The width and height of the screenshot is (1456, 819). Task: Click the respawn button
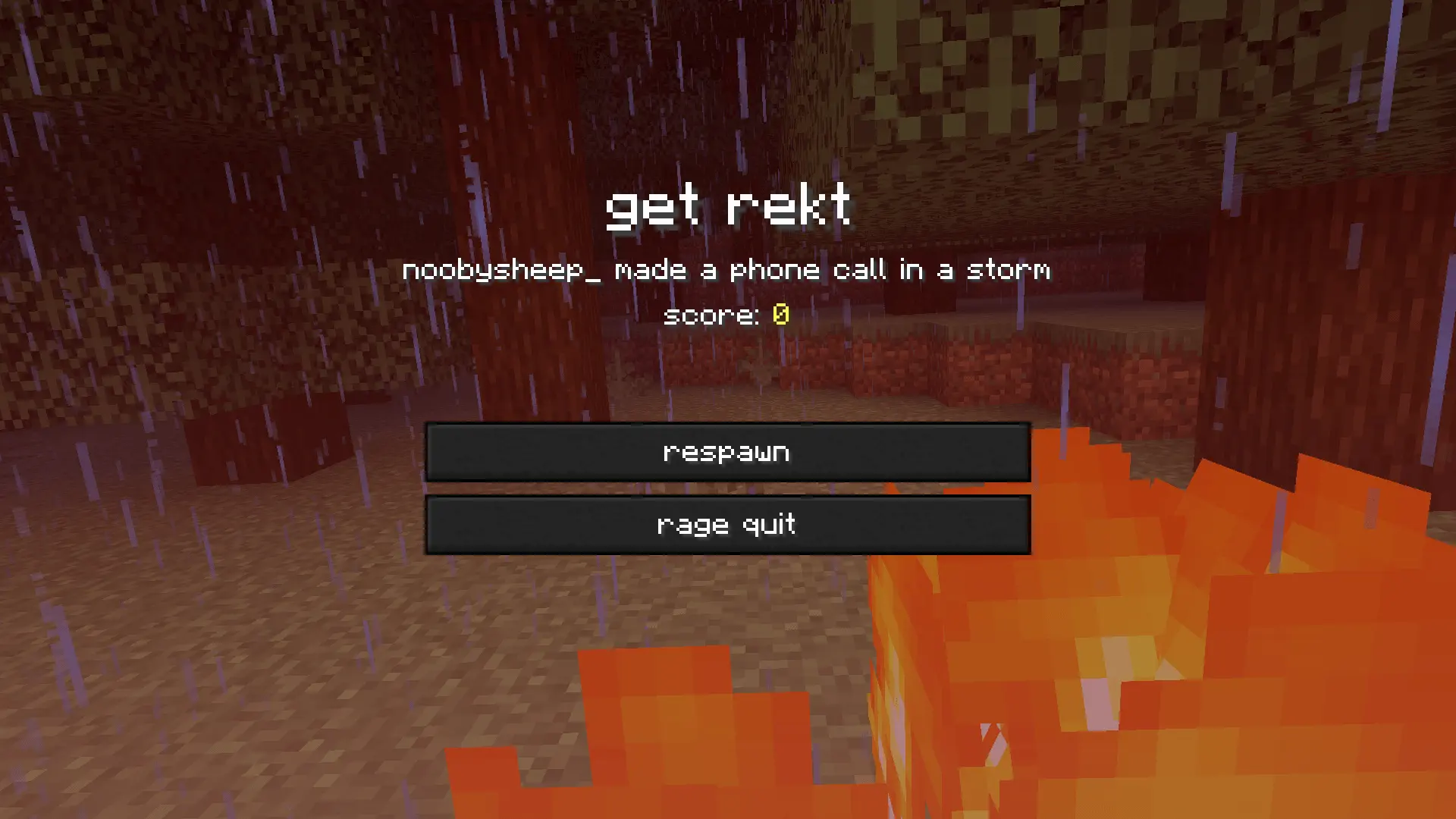tap(727, 452)
